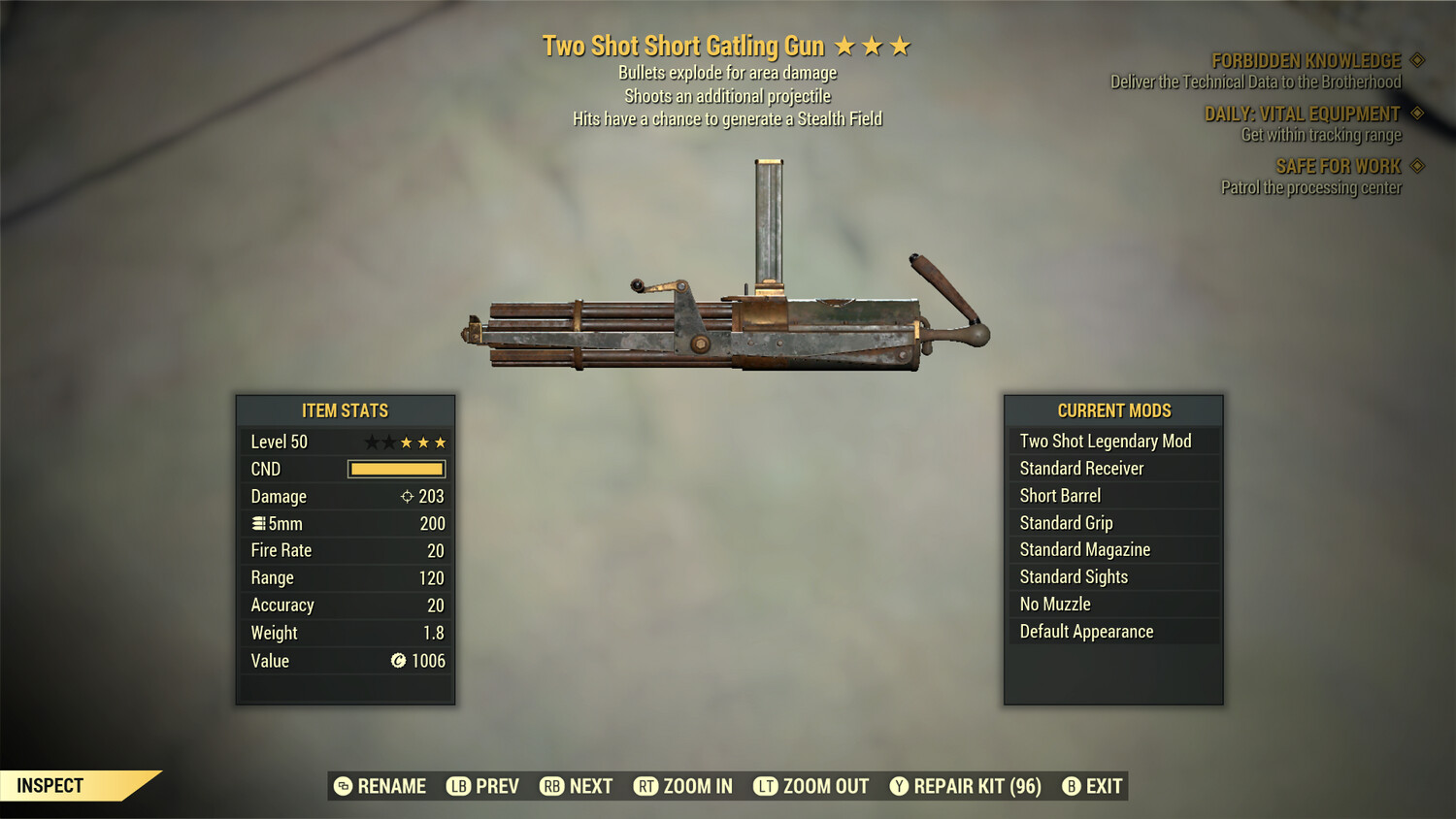
Task: Expand the Current Mods panel header
Action: [1113, 410]
